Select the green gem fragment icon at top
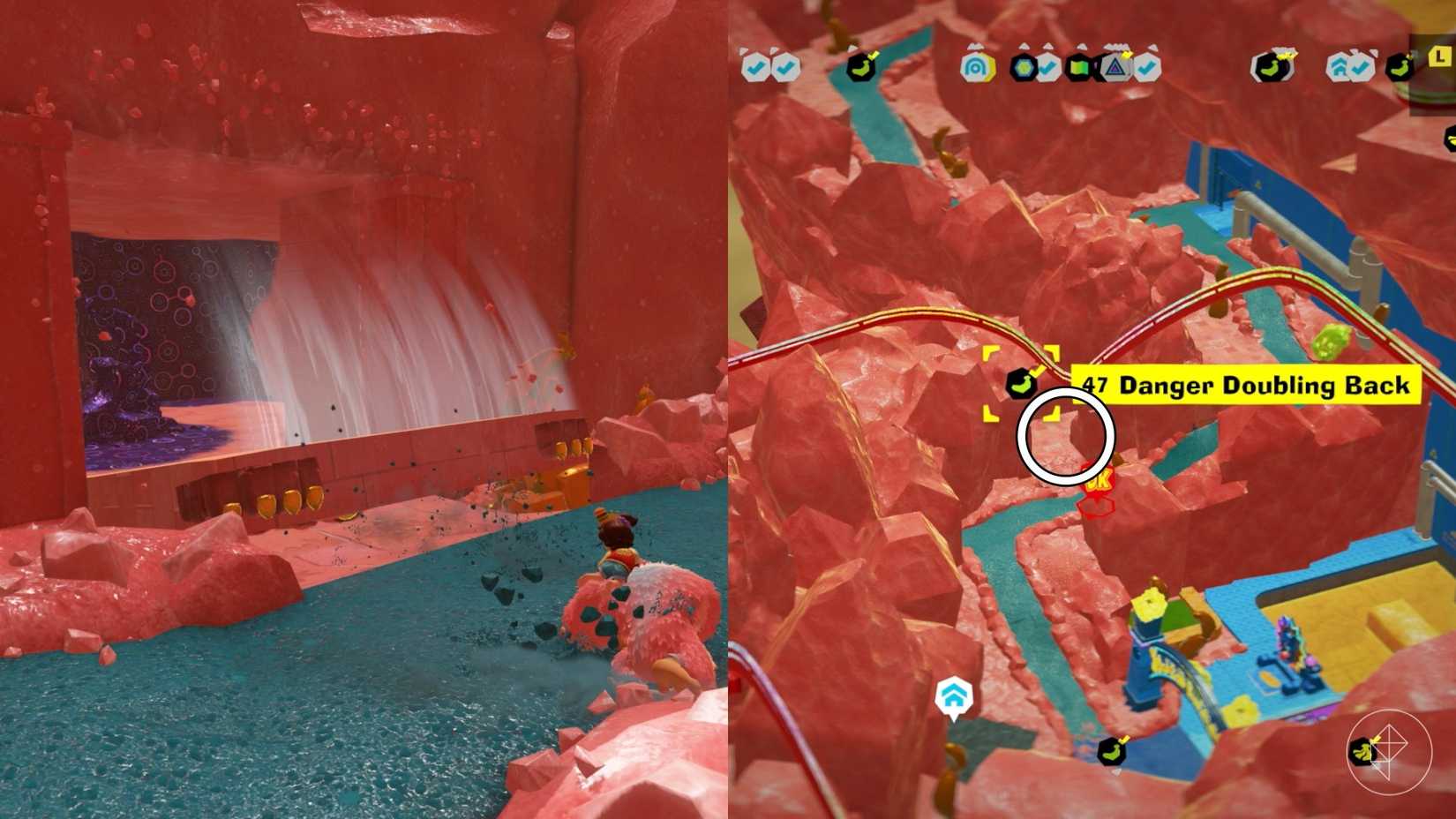This screenshot has height=819, width=1456. click(x=1024, y=66)
